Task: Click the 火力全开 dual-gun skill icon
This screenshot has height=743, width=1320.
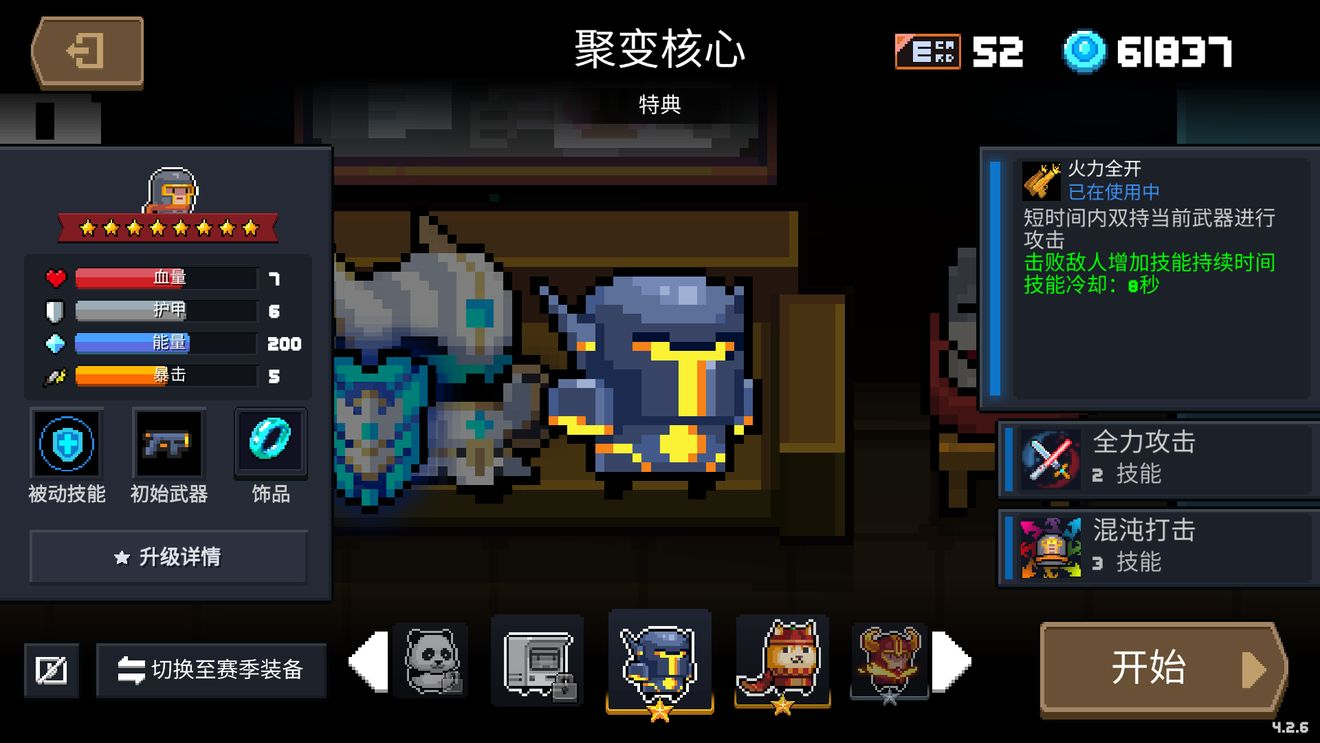Action: (1042, 180)
